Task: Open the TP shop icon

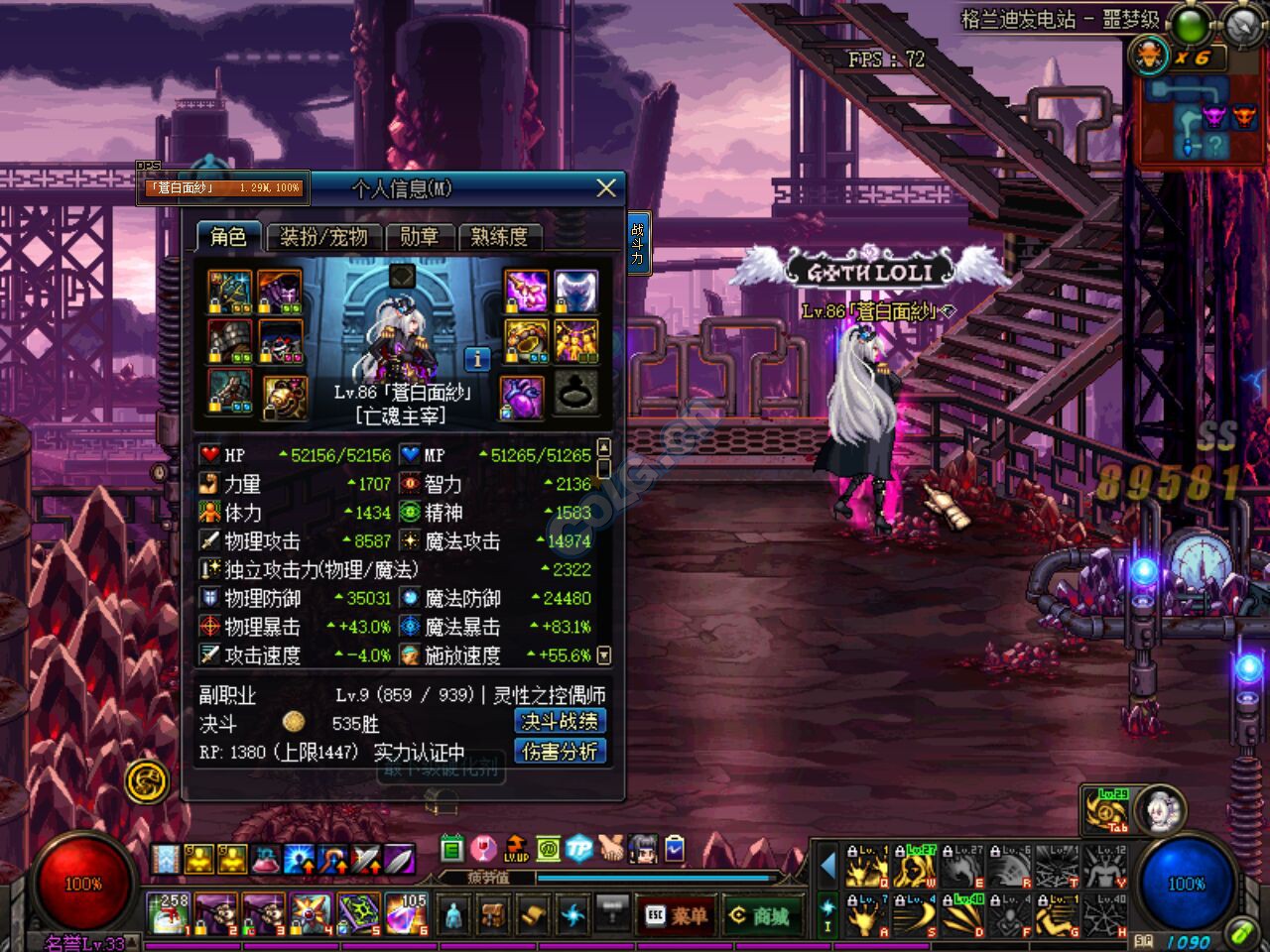Action: coord(579,846)
